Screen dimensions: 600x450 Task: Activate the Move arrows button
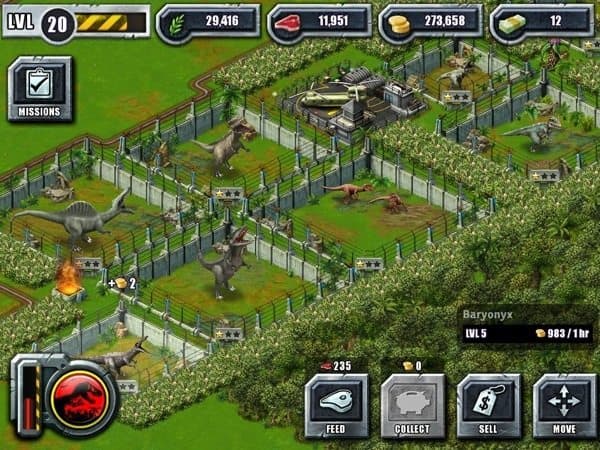[564, 406]
